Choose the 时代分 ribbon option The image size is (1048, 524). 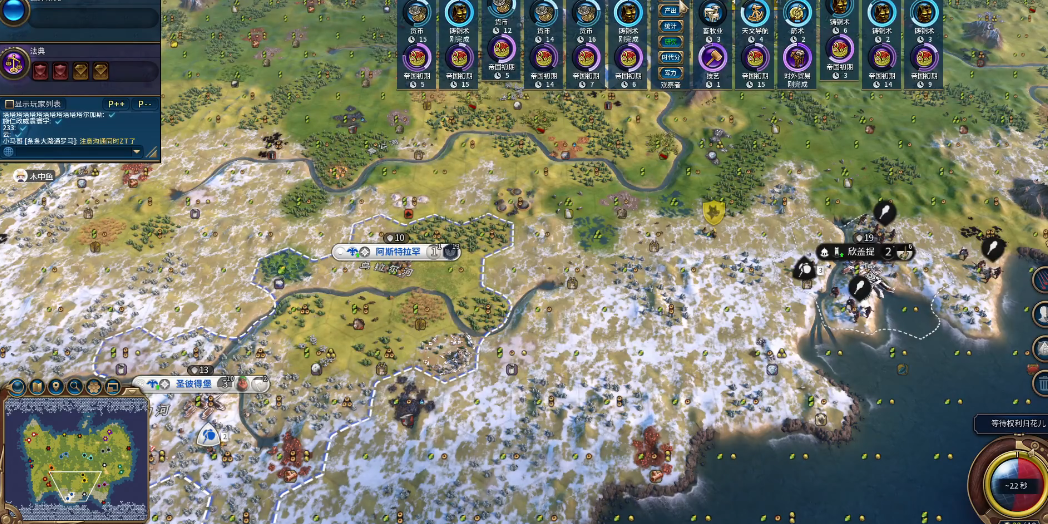tap(670, 57)
